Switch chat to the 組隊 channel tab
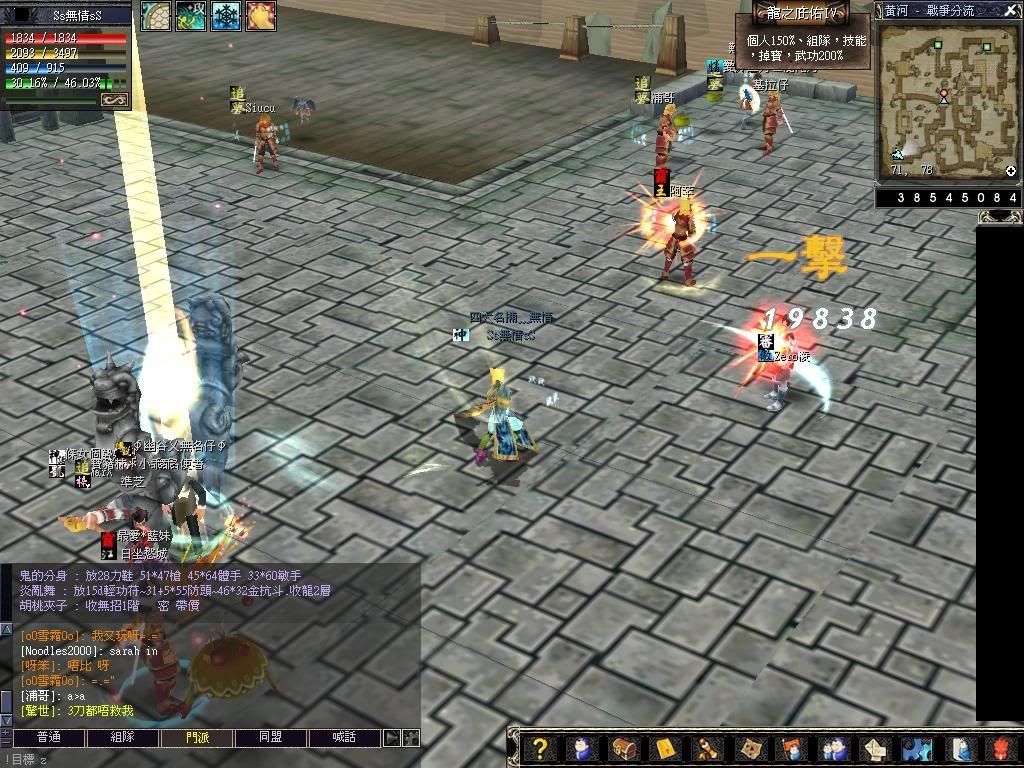 [122, 738]
